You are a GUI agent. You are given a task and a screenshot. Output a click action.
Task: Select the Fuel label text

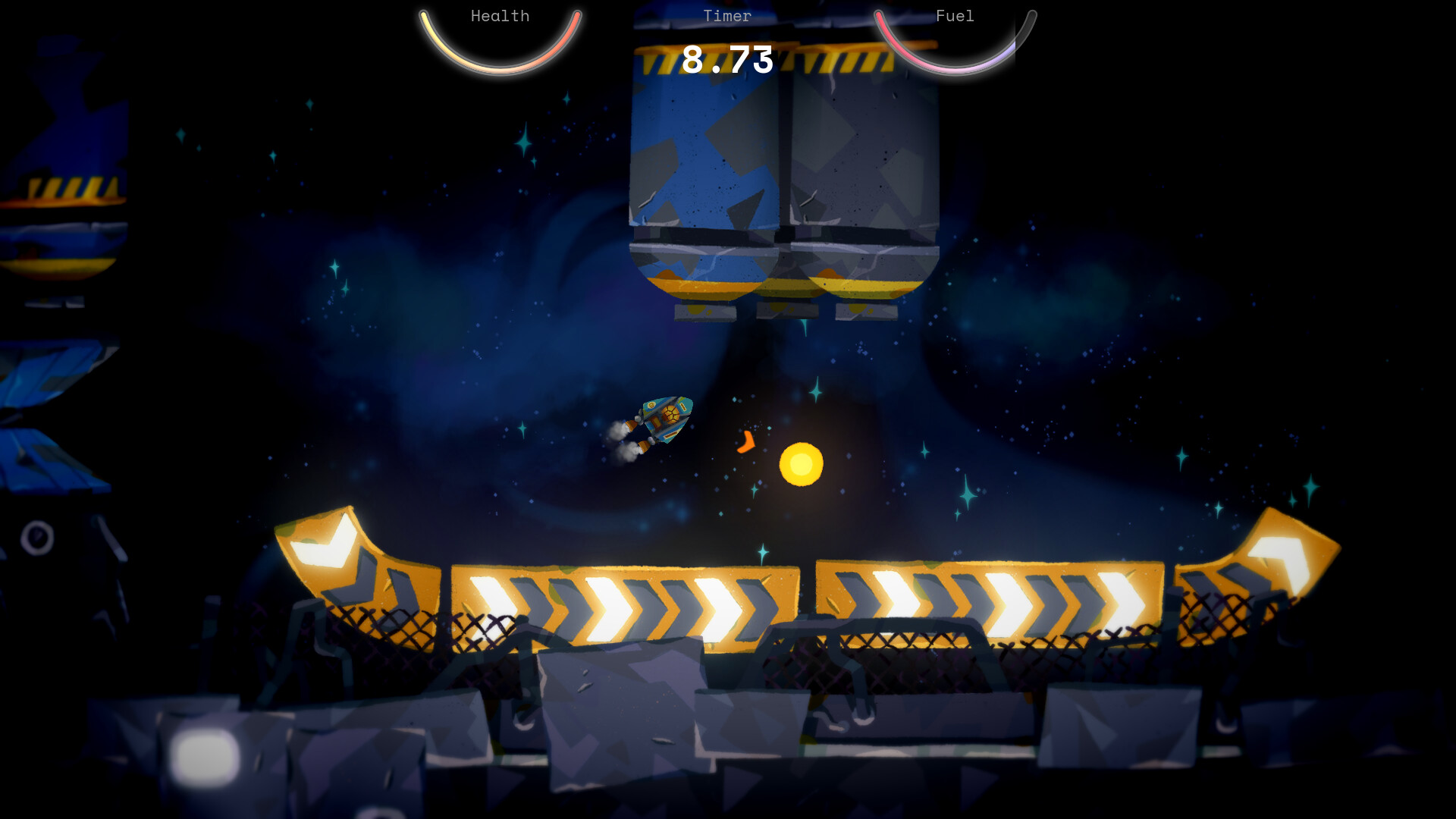pyautogui.click(x=954, y=15)
